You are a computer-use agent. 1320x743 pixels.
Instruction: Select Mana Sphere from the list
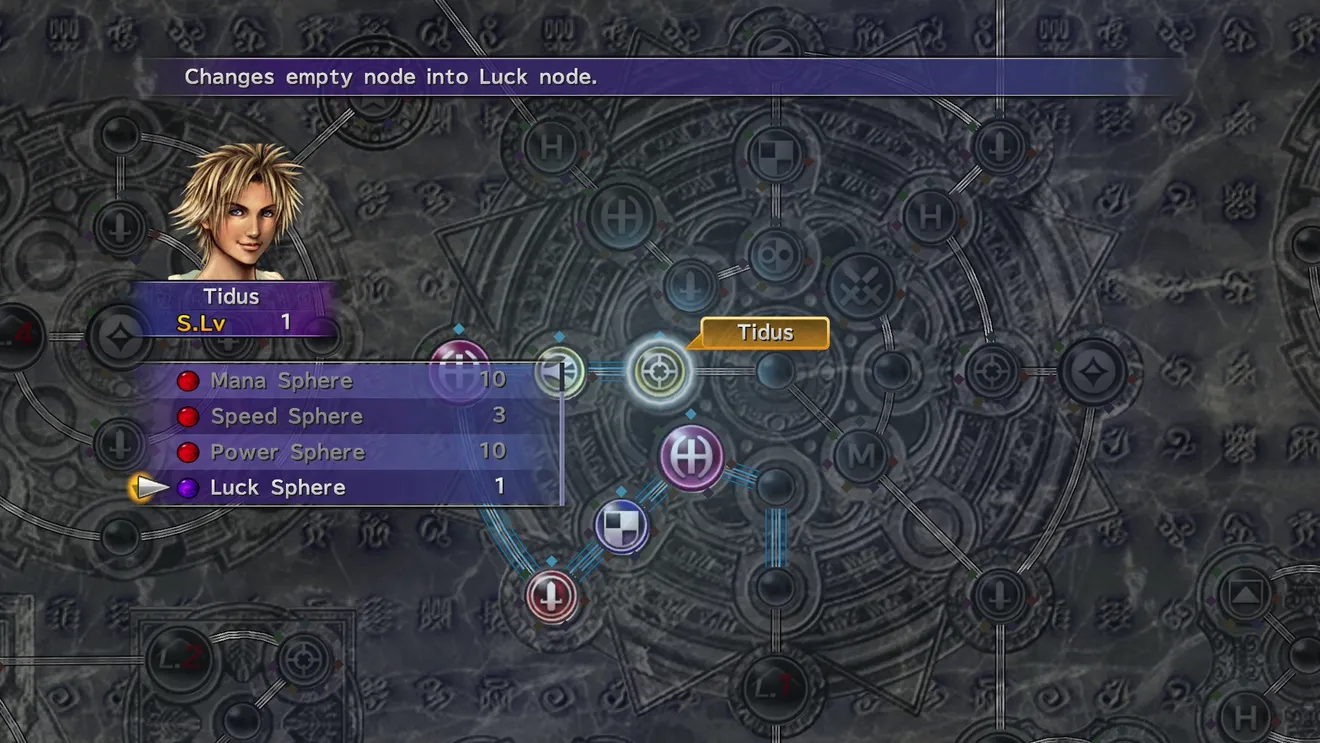(281, 381)
